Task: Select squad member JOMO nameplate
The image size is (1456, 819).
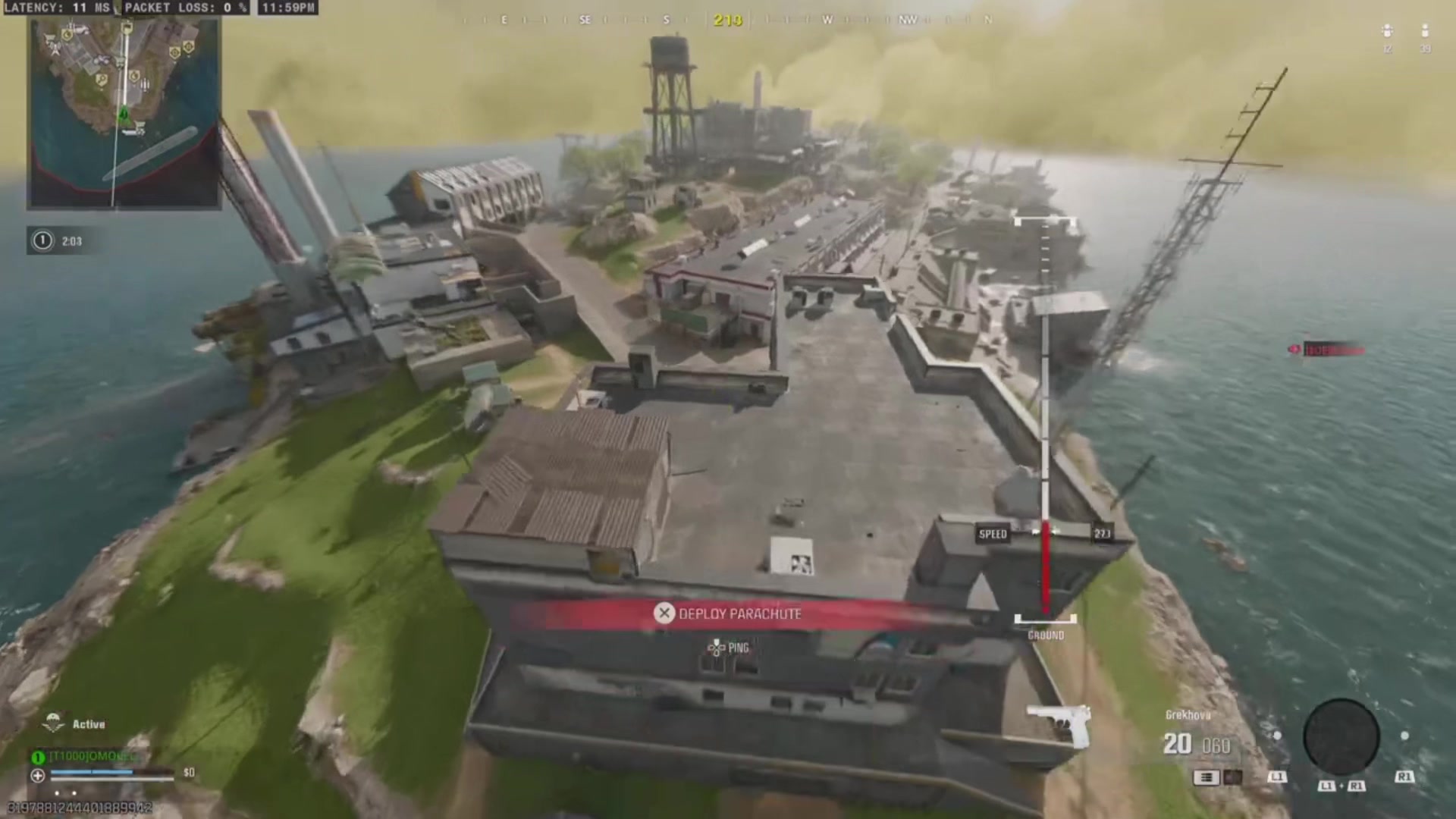Action: [89, 756]
